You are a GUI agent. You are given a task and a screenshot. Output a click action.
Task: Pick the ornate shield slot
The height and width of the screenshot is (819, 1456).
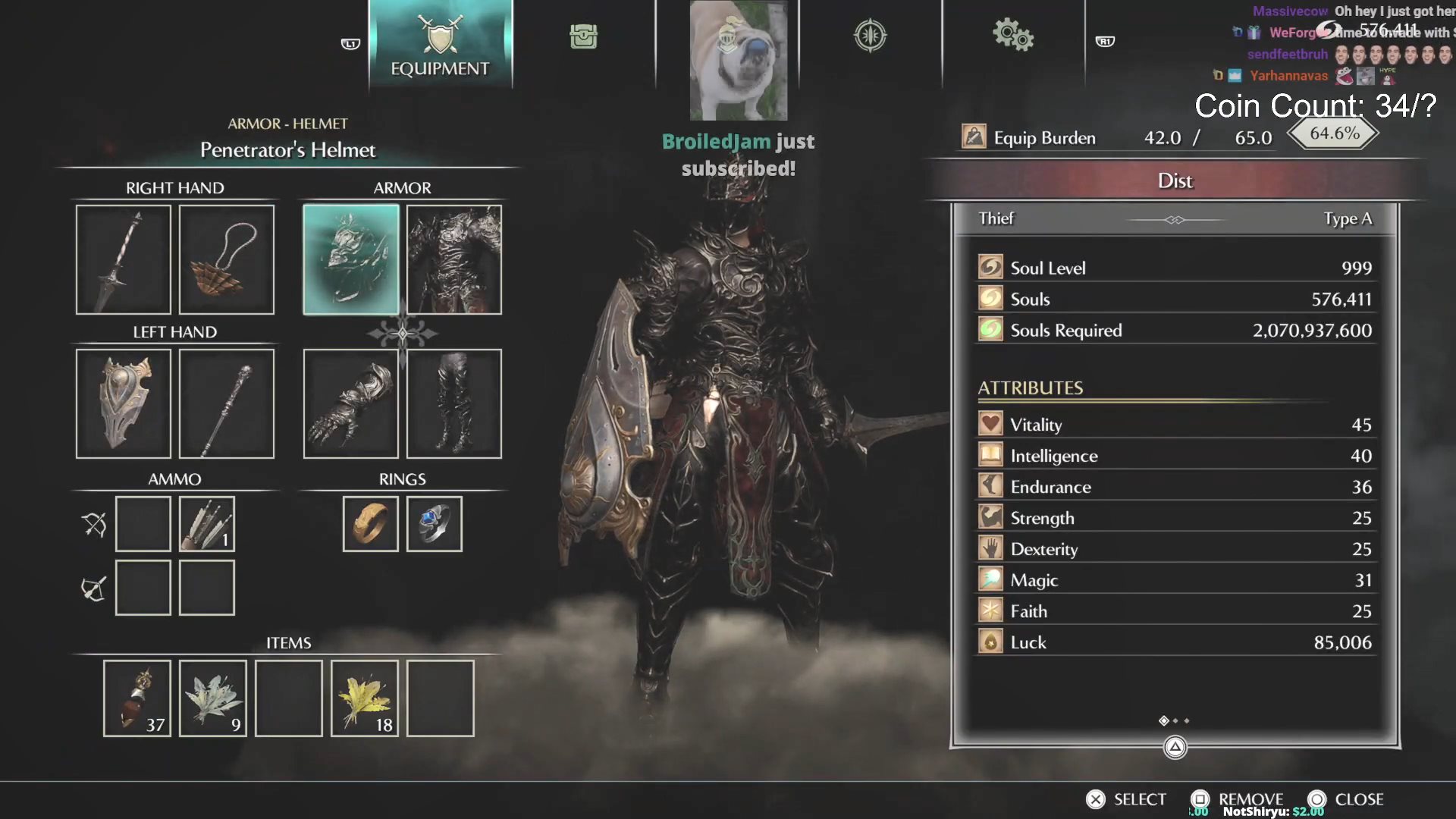tap(123, 403)
